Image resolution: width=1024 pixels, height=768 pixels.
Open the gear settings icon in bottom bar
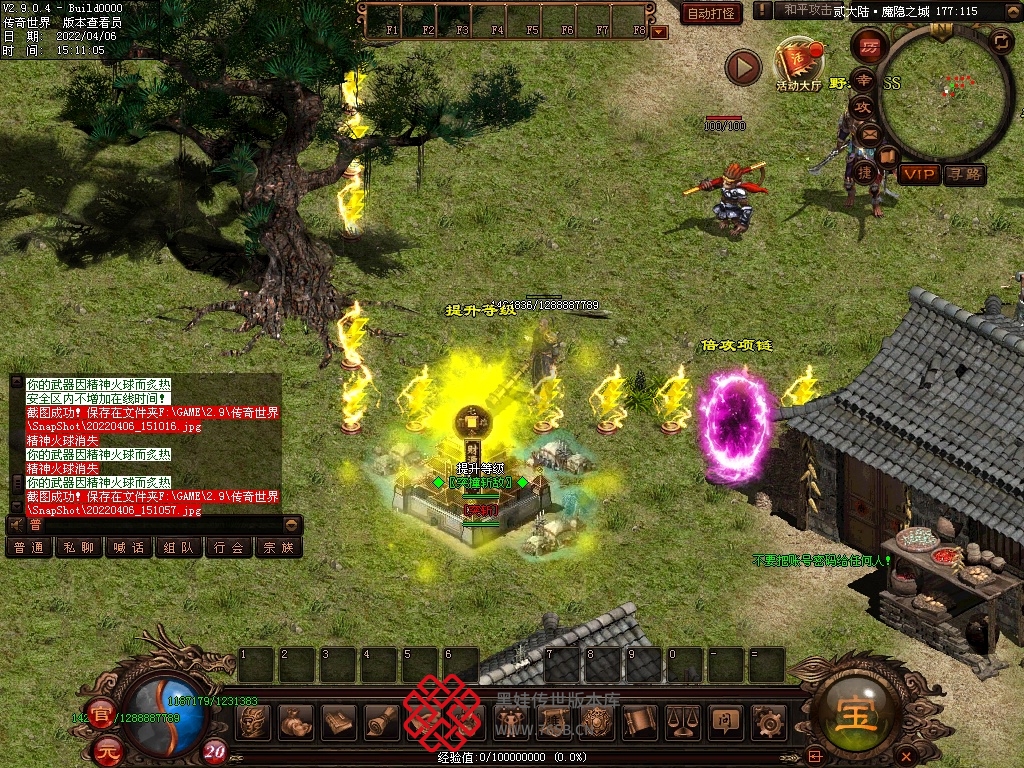(768, 721)
